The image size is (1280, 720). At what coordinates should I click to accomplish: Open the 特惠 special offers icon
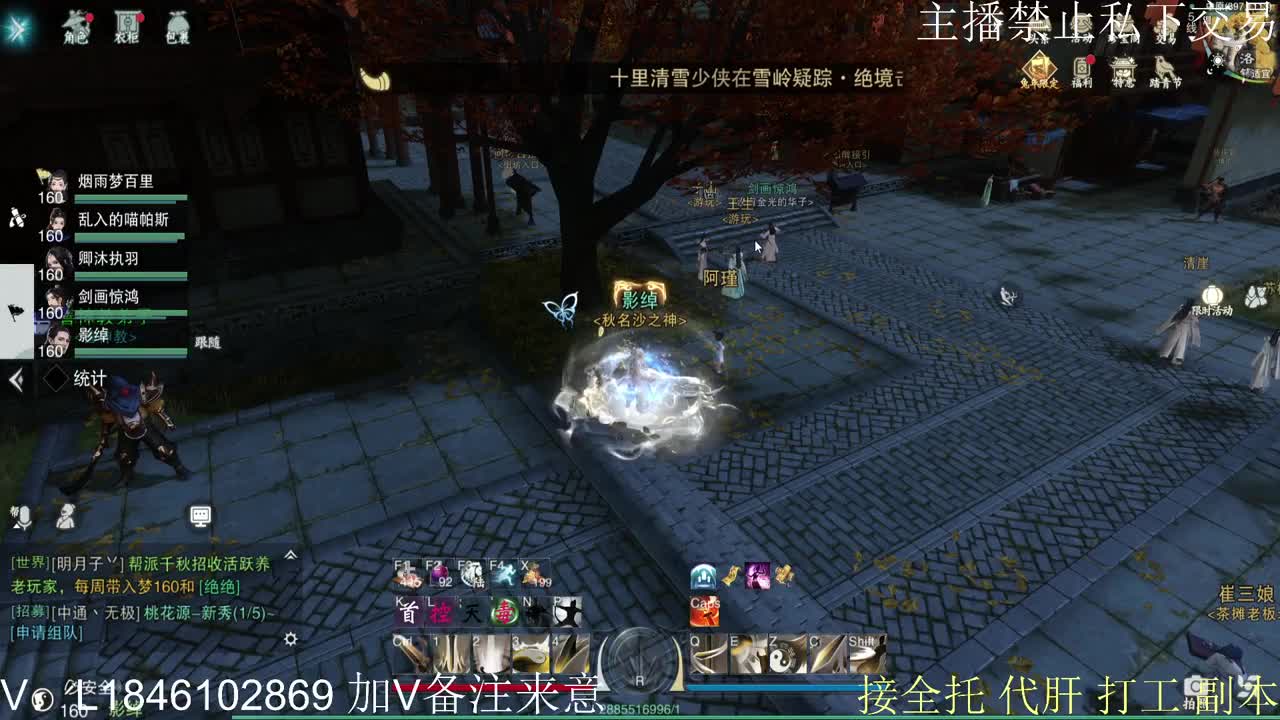1123,68
